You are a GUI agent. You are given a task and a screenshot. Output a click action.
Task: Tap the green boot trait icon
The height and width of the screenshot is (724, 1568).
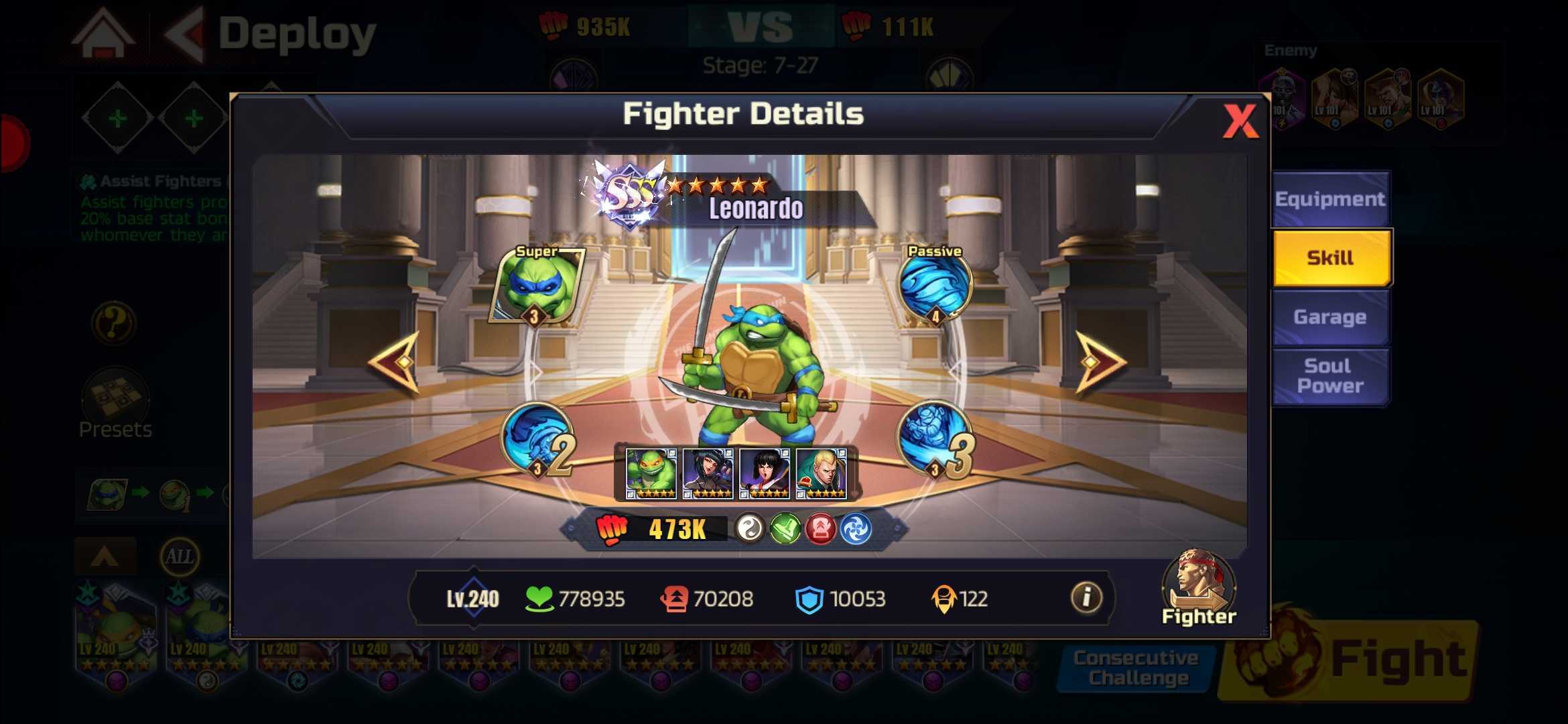[x=785, y=530]
